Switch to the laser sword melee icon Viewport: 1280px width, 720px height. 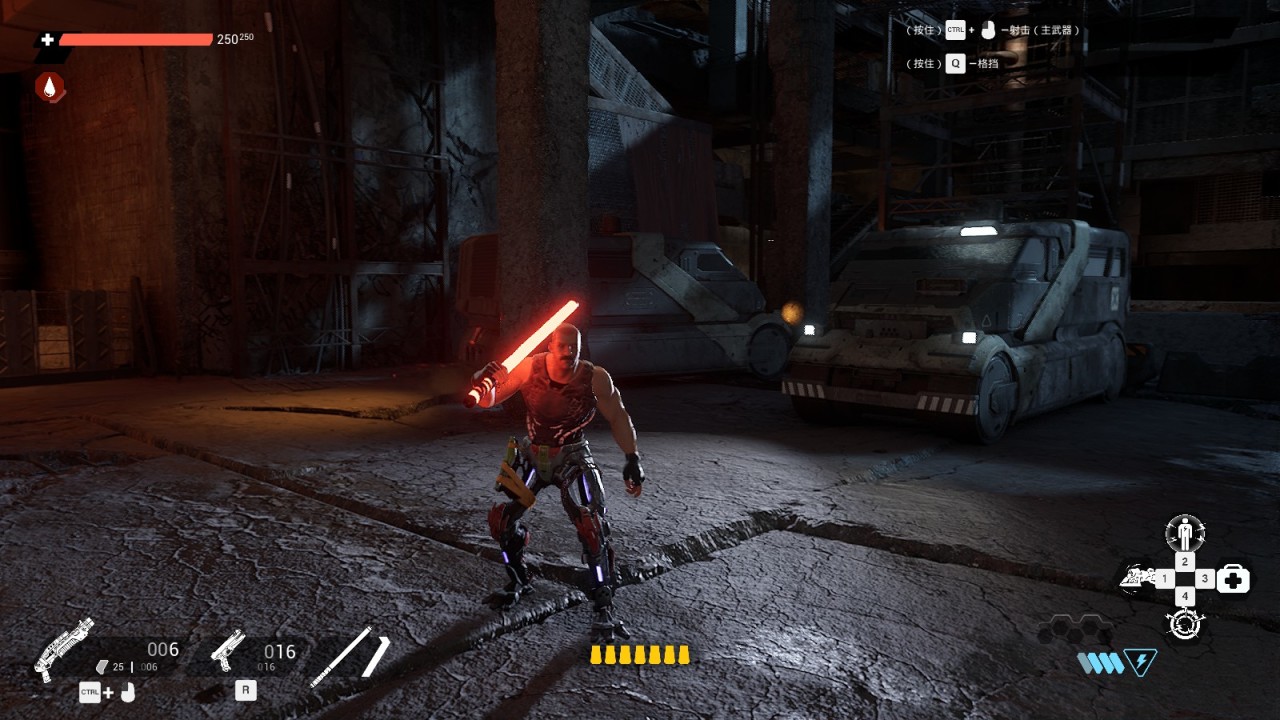(x=349, y=656)
